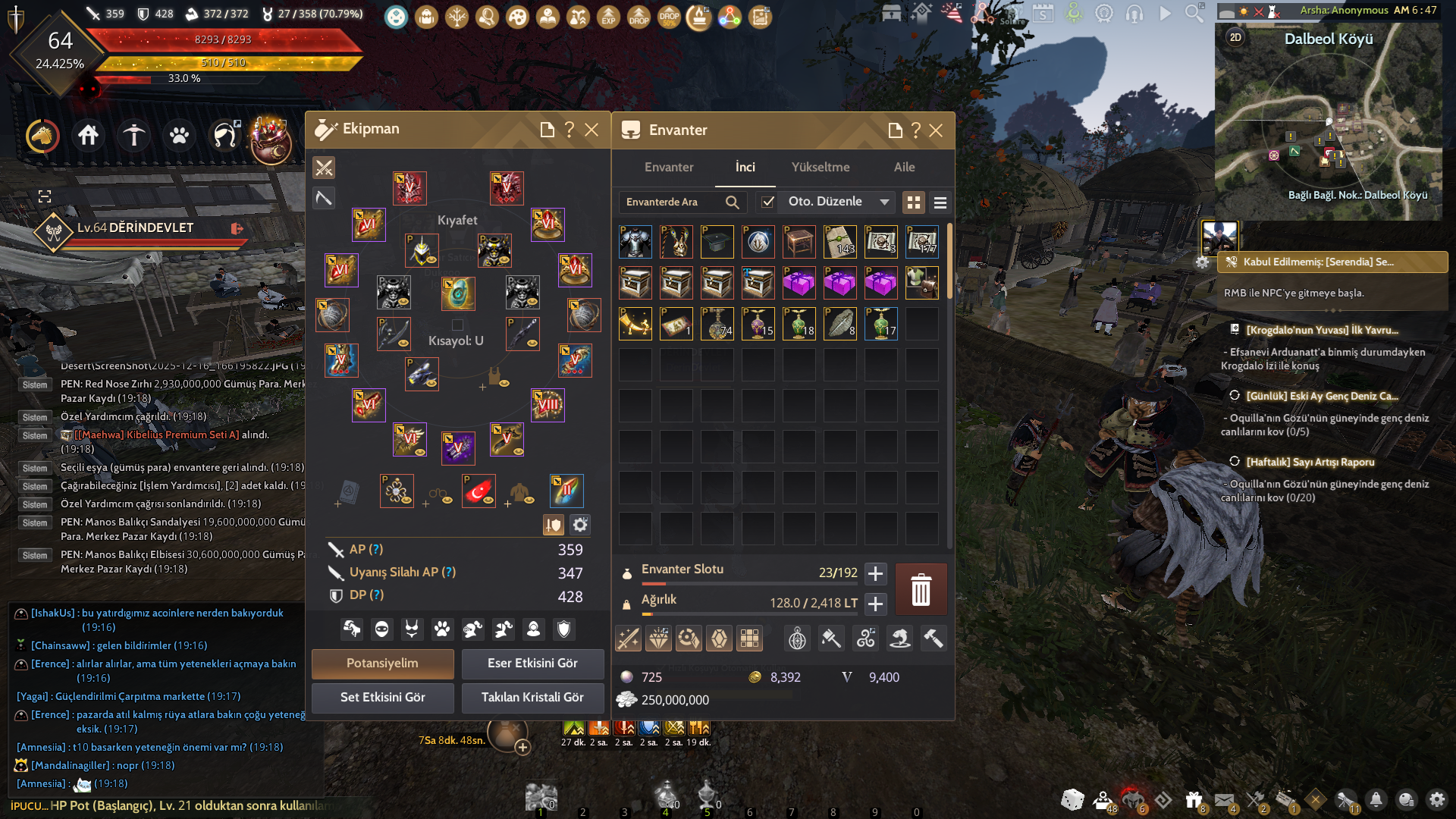Screen dimensions: 1456x819
Task: Click the Envanterde Ara search field
Action: 671,202
